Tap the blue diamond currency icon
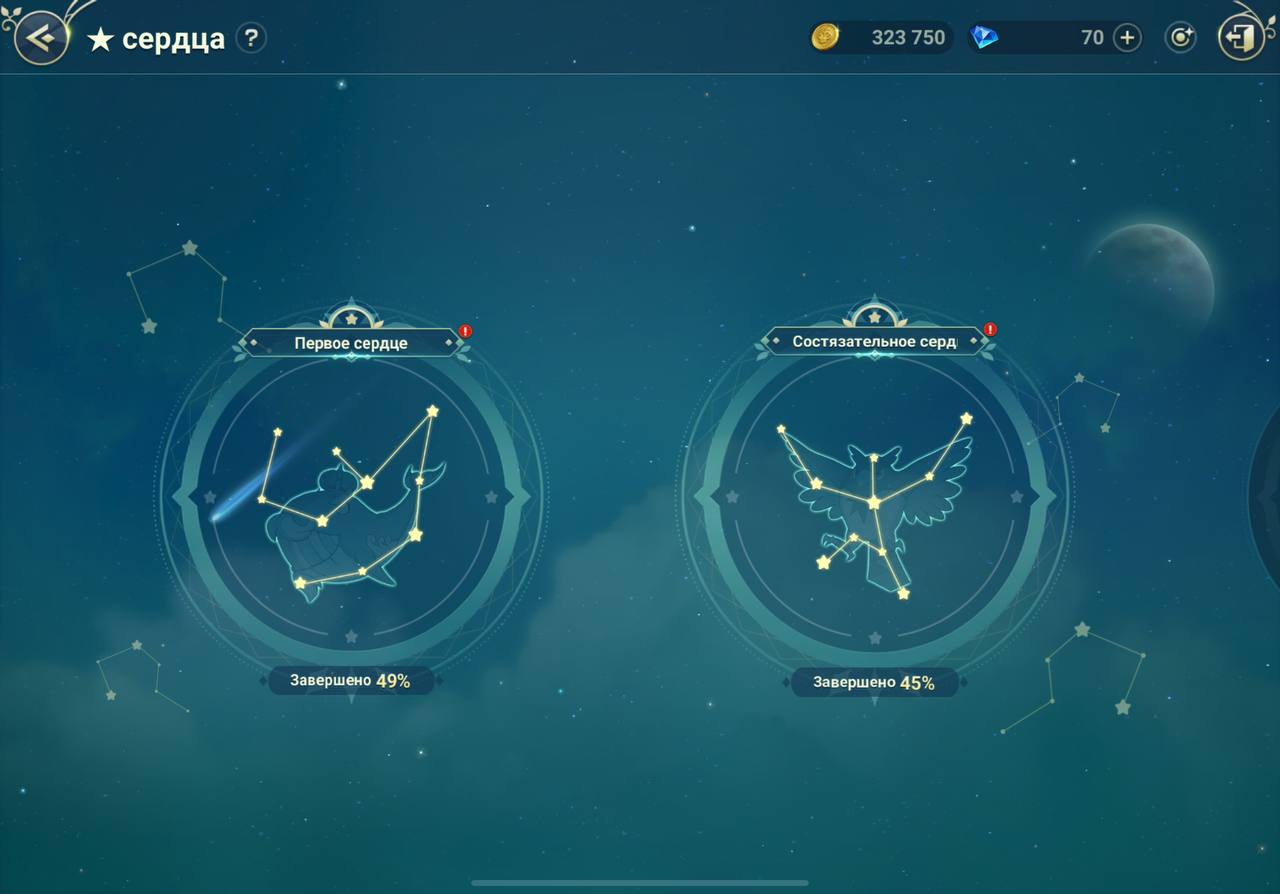 (985, 38)
